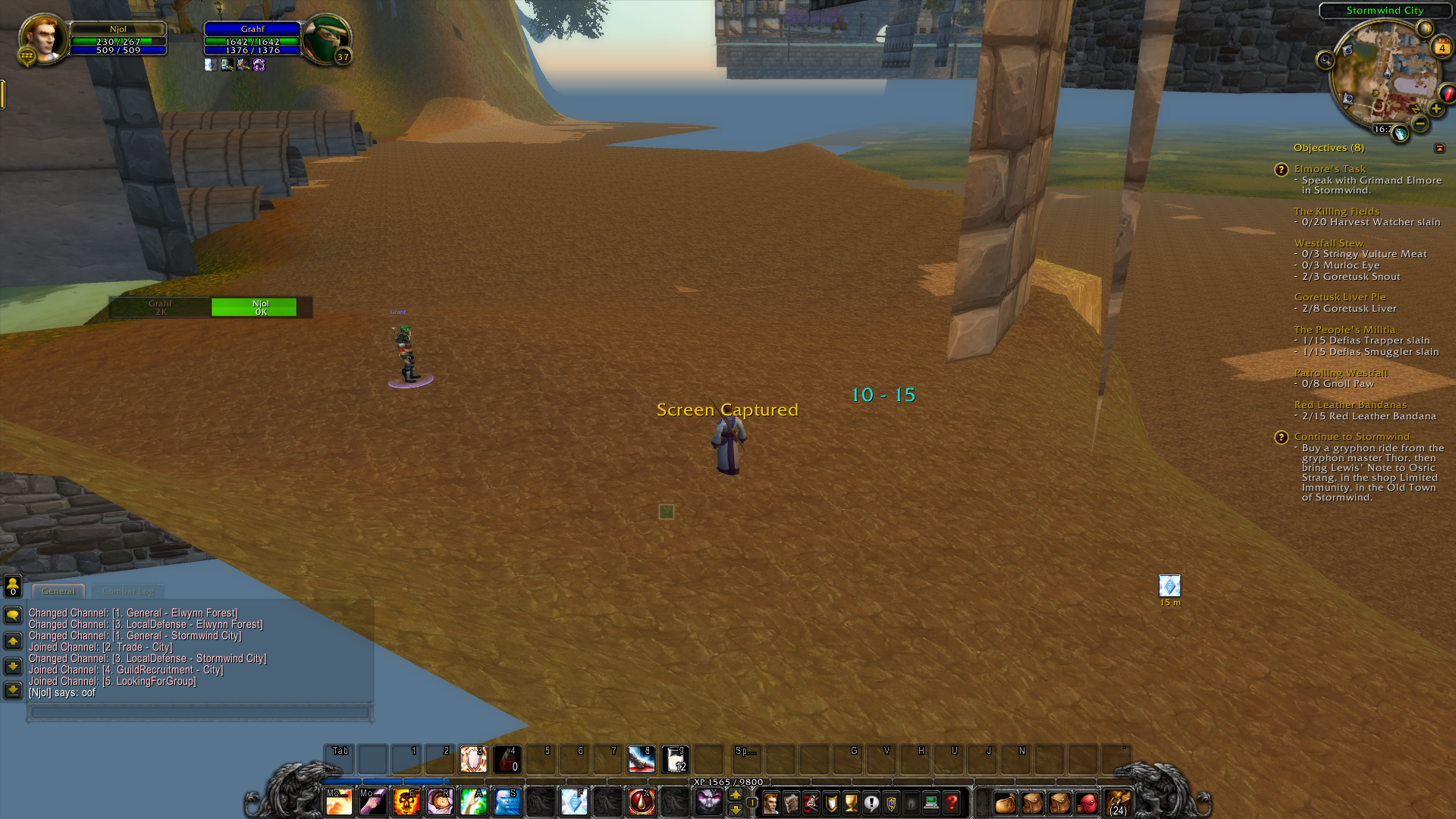Cast the flame skull spell bound to E

pyautogui.click(x=406, y=802)
